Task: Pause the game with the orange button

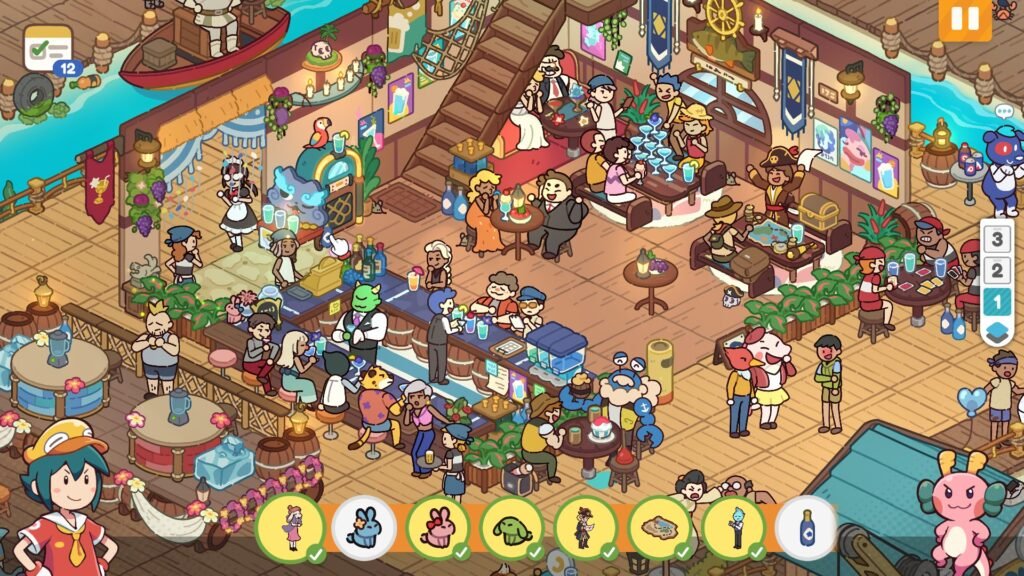Action: [x=964, y=19]
